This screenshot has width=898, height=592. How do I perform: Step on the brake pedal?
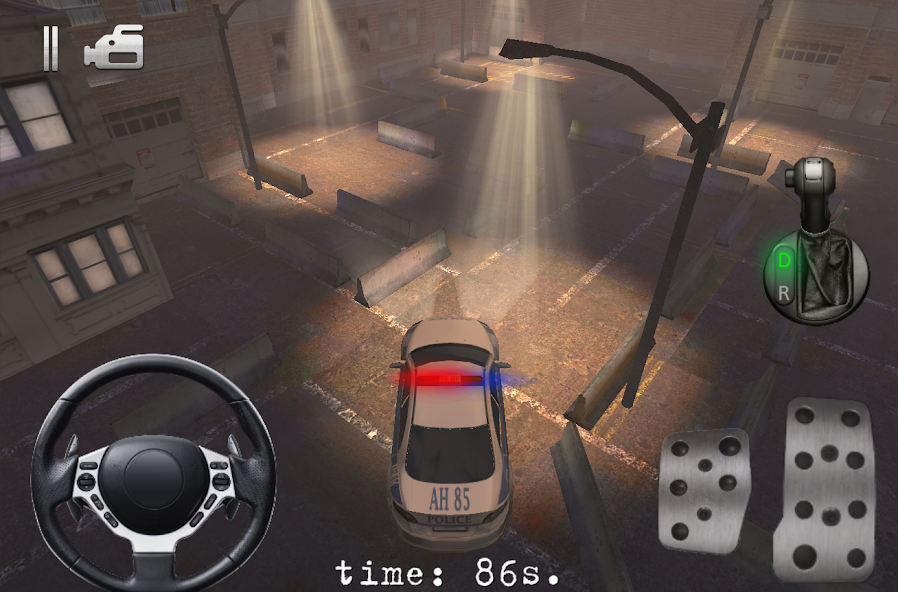click(704, 489)
